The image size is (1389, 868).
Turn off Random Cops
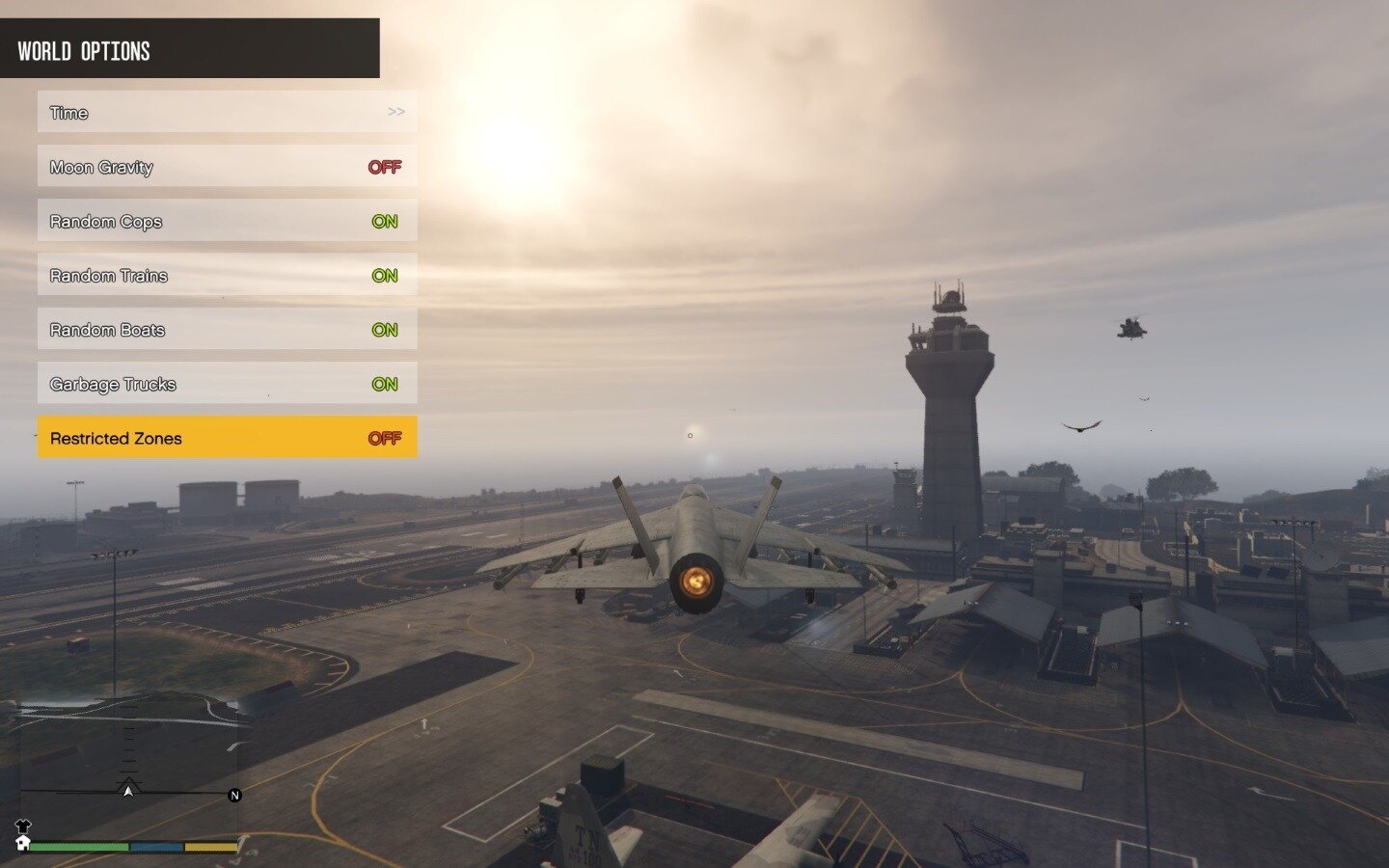(x=227, y=221)
